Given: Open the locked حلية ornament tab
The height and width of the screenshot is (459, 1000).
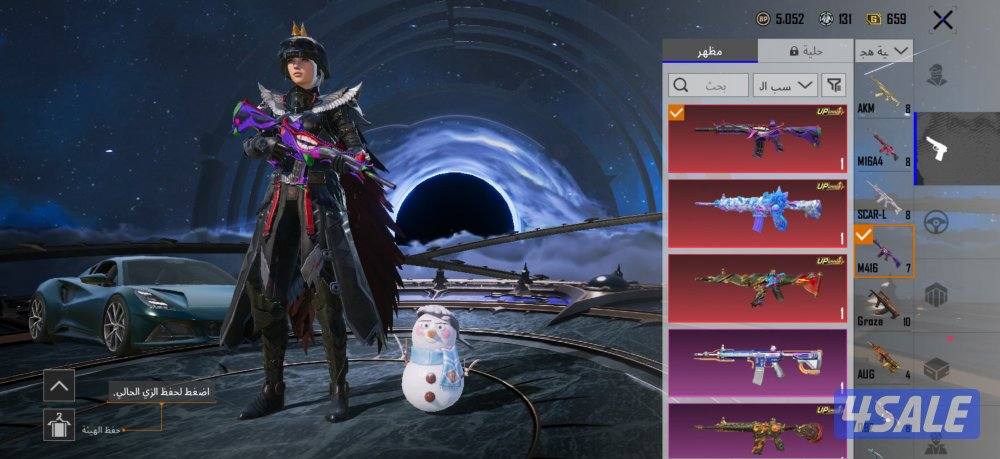Looking at the screenshot, I should (805, 50).
